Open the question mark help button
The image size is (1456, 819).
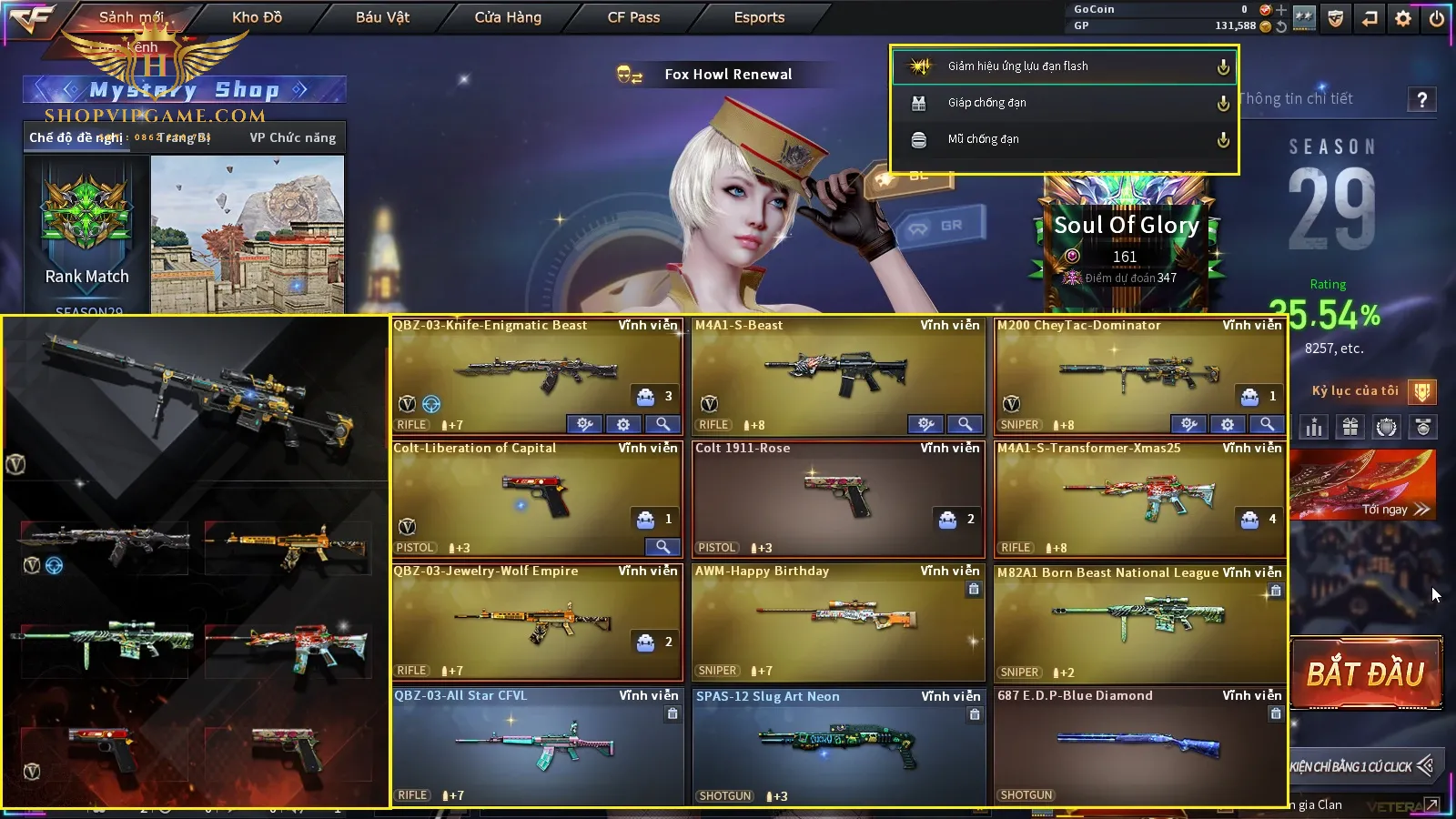click(x=1421, y=99)
